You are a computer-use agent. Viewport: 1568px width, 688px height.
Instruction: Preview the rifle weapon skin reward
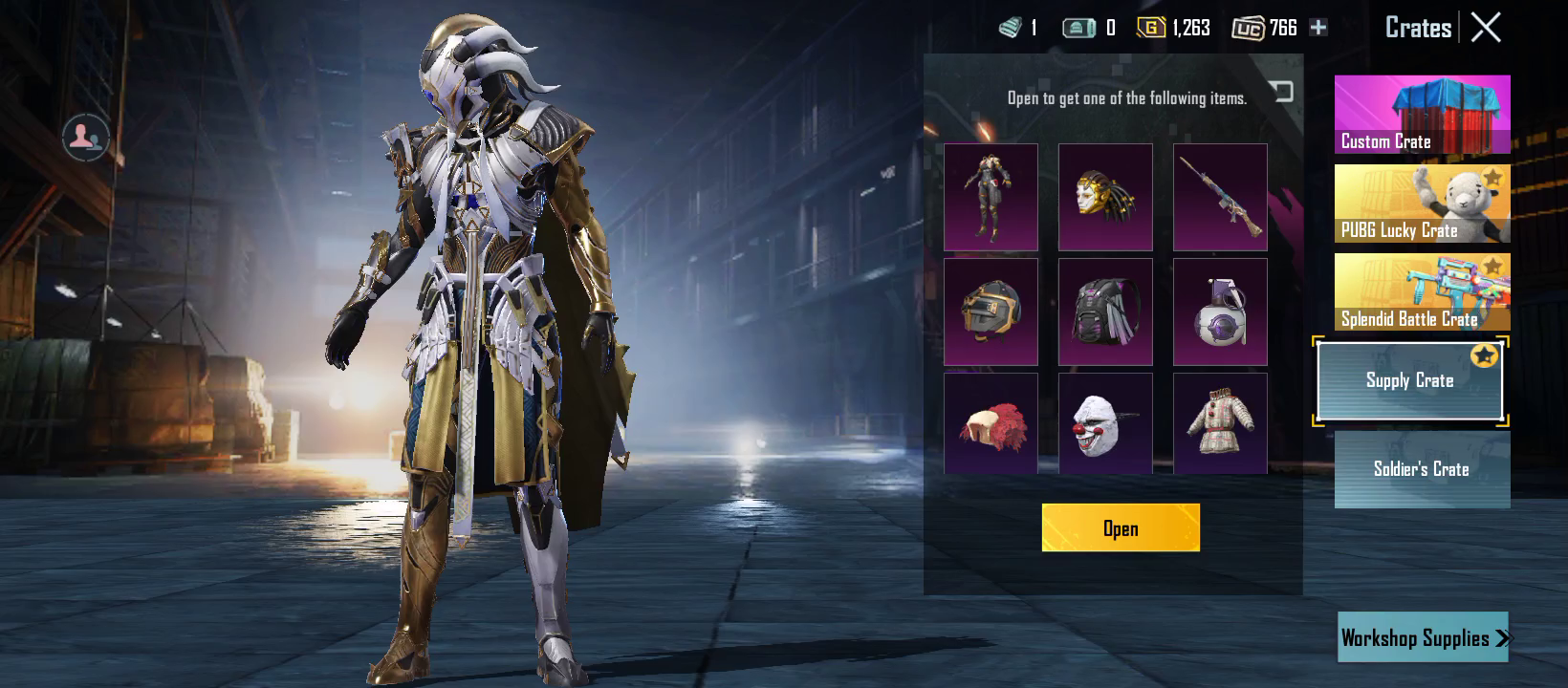coord(1220,197)
